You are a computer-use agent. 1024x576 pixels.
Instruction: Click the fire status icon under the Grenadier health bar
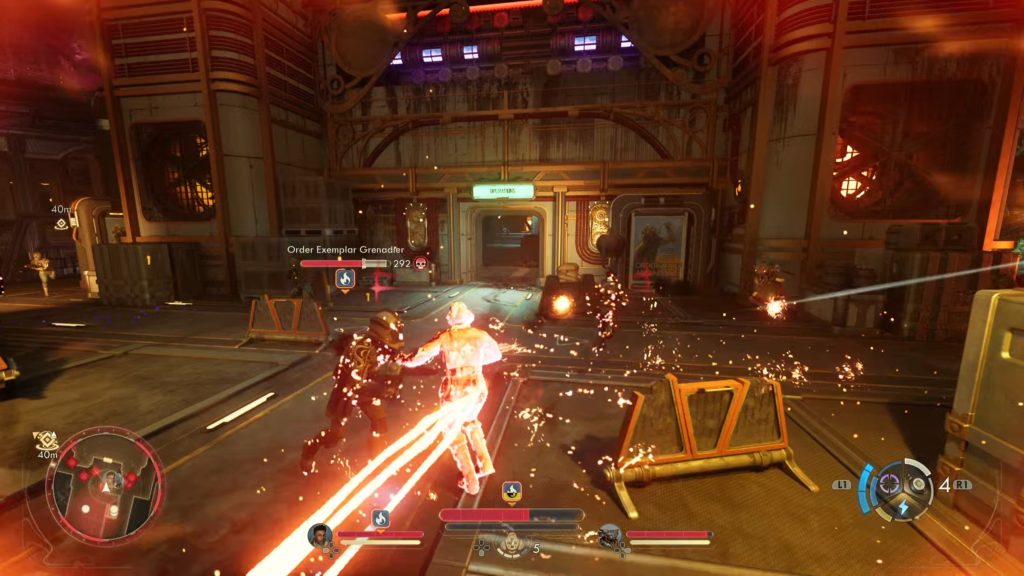click(x=346, y=279)
